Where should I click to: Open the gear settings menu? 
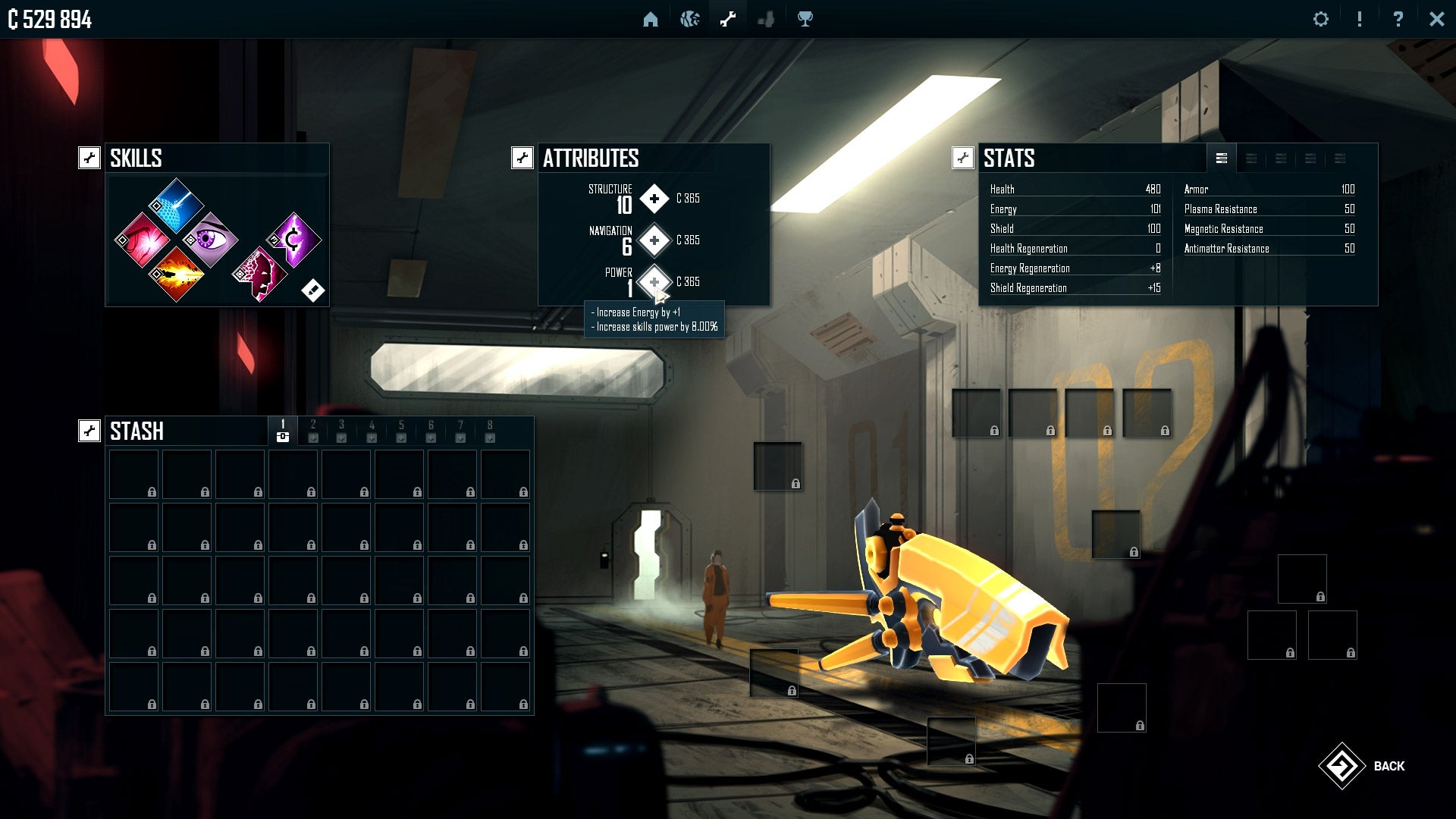[1321, 20]
